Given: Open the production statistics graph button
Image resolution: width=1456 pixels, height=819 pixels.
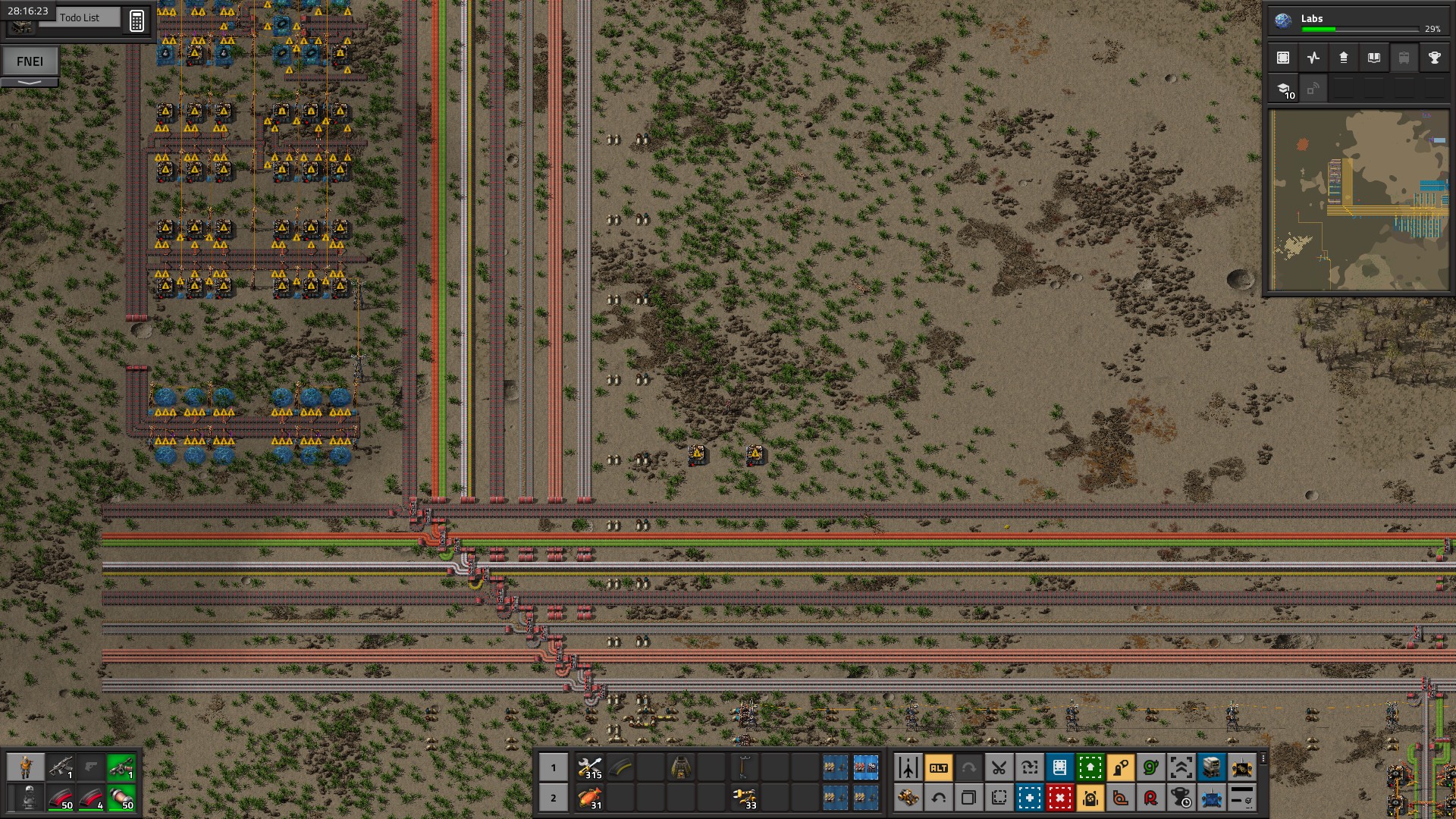Looking at the screenshot, I should click(1313, 58).
